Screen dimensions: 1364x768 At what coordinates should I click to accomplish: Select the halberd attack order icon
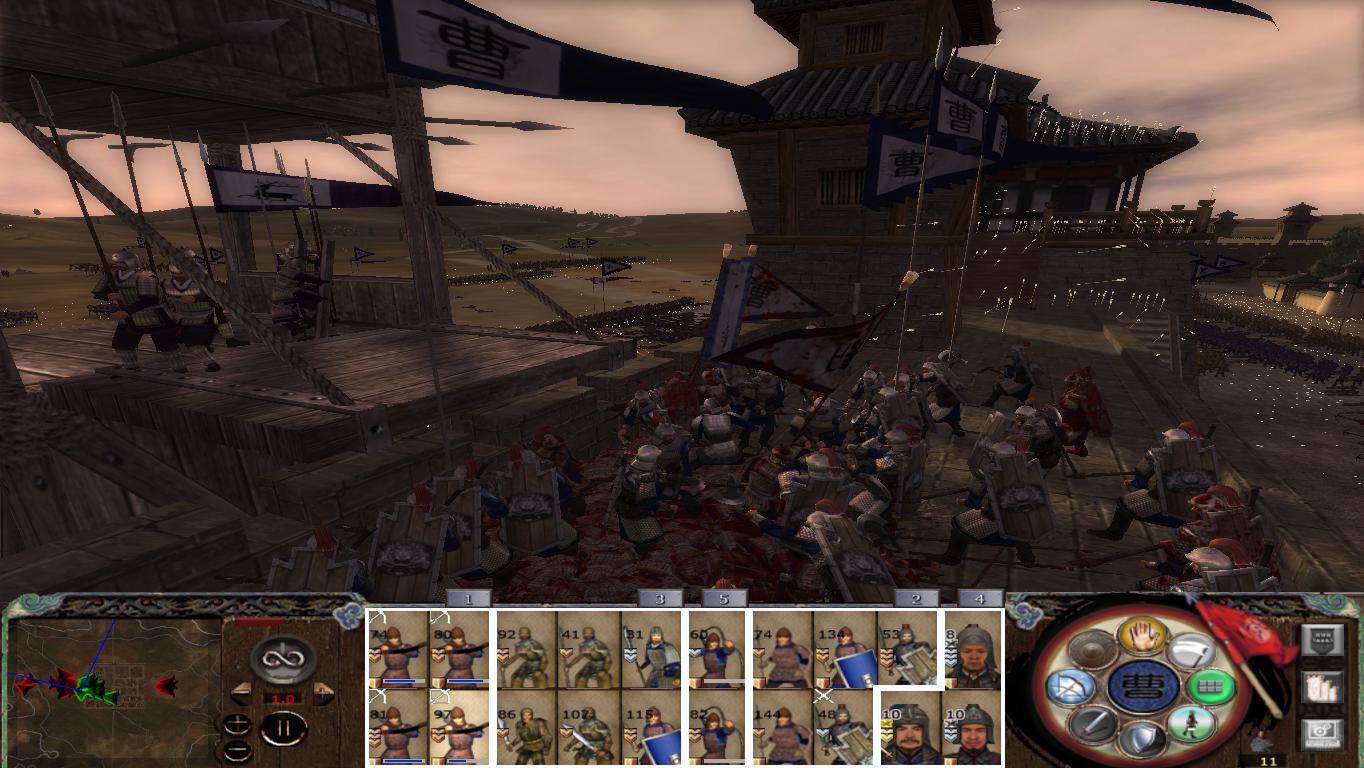(1193, 648)
